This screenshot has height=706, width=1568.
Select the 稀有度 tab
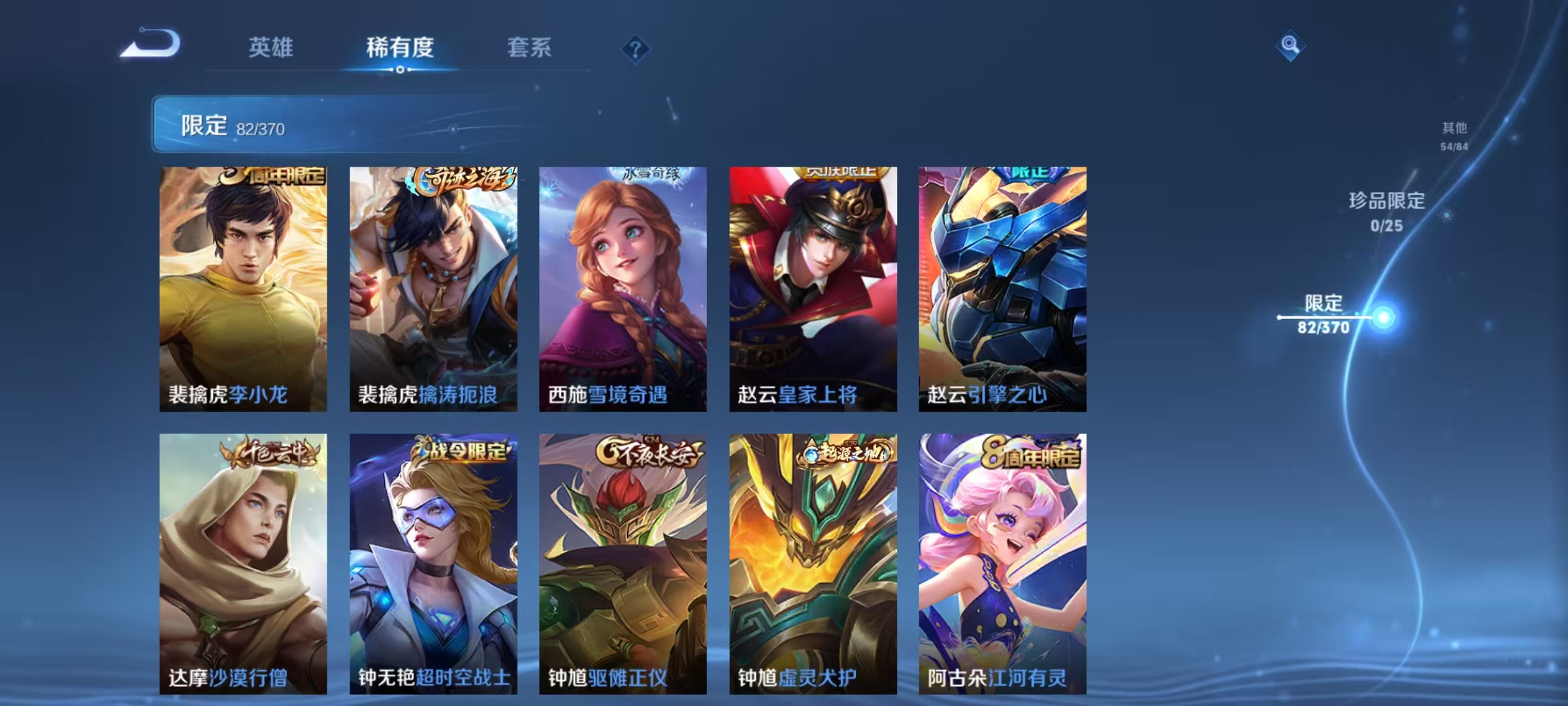[x=400, y=47]
